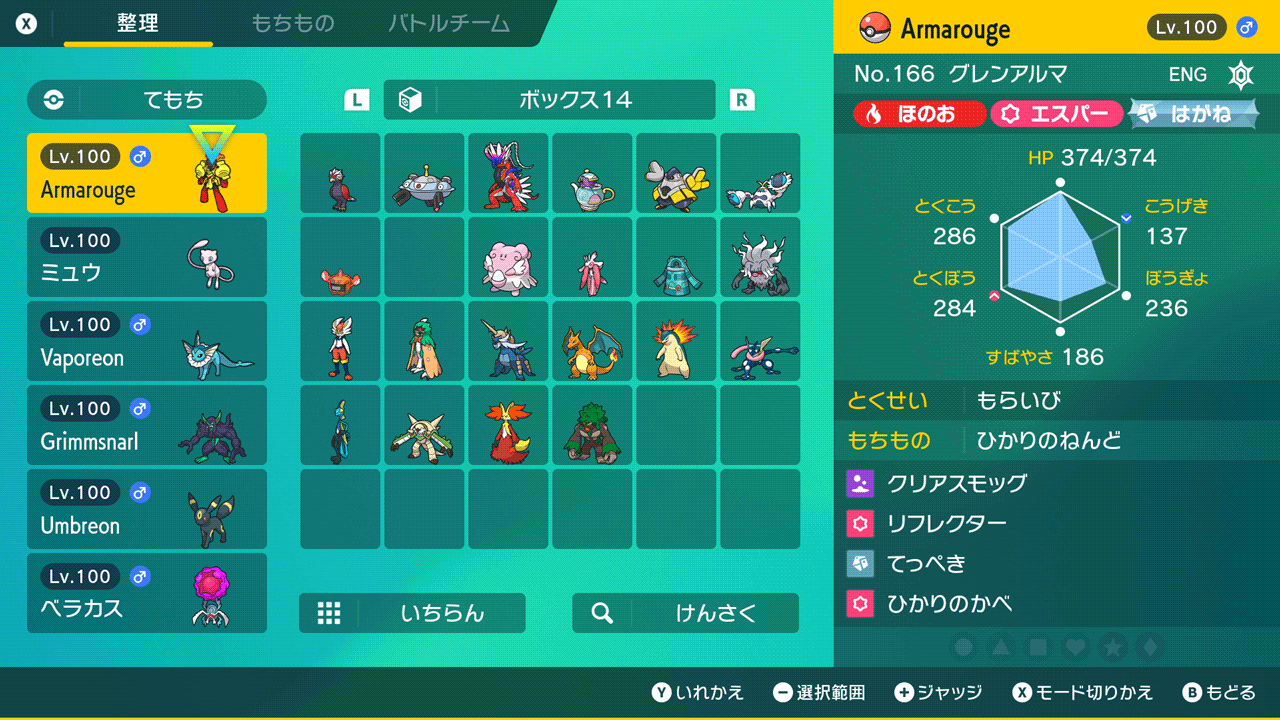This screenshot has height=720, width=1280.
Task: Toggle the heart marking under the summary
Action: click(x=1078, y=648)
